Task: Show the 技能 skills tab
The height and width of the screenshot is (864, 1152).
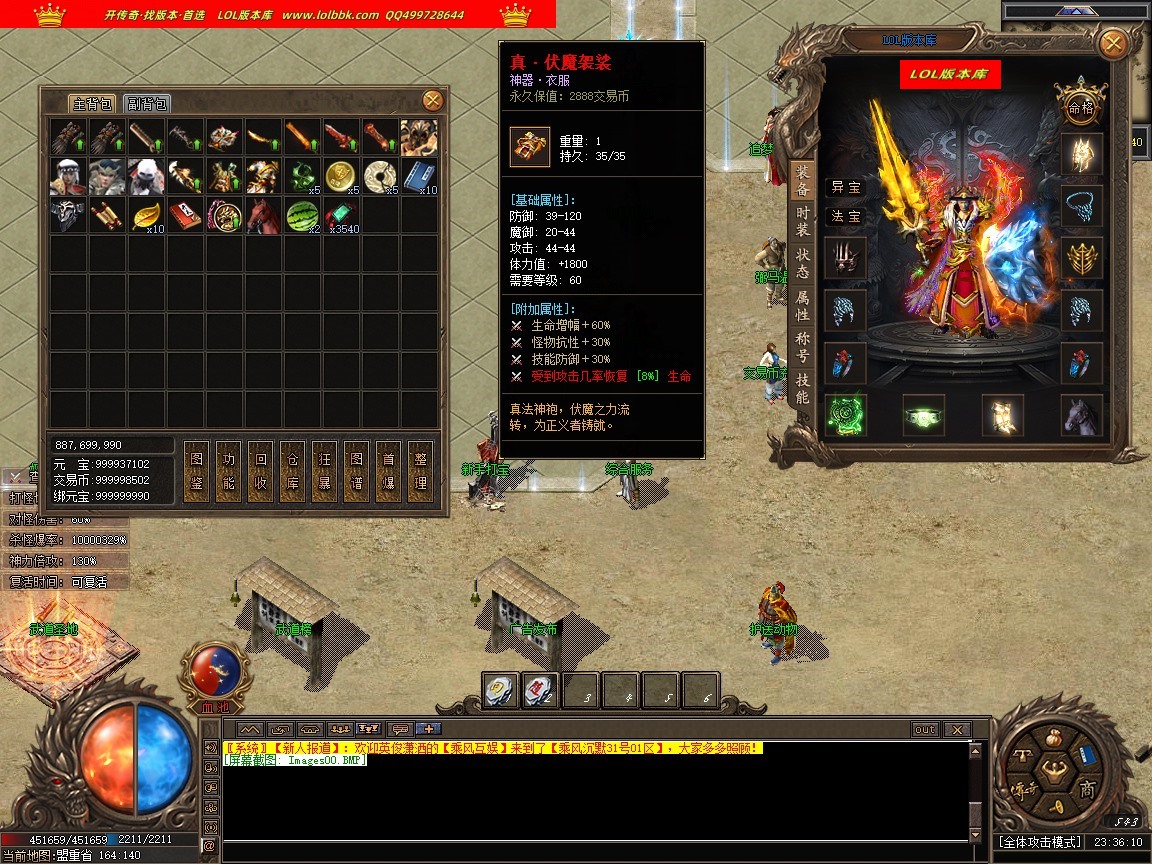Action: (803, 389)
